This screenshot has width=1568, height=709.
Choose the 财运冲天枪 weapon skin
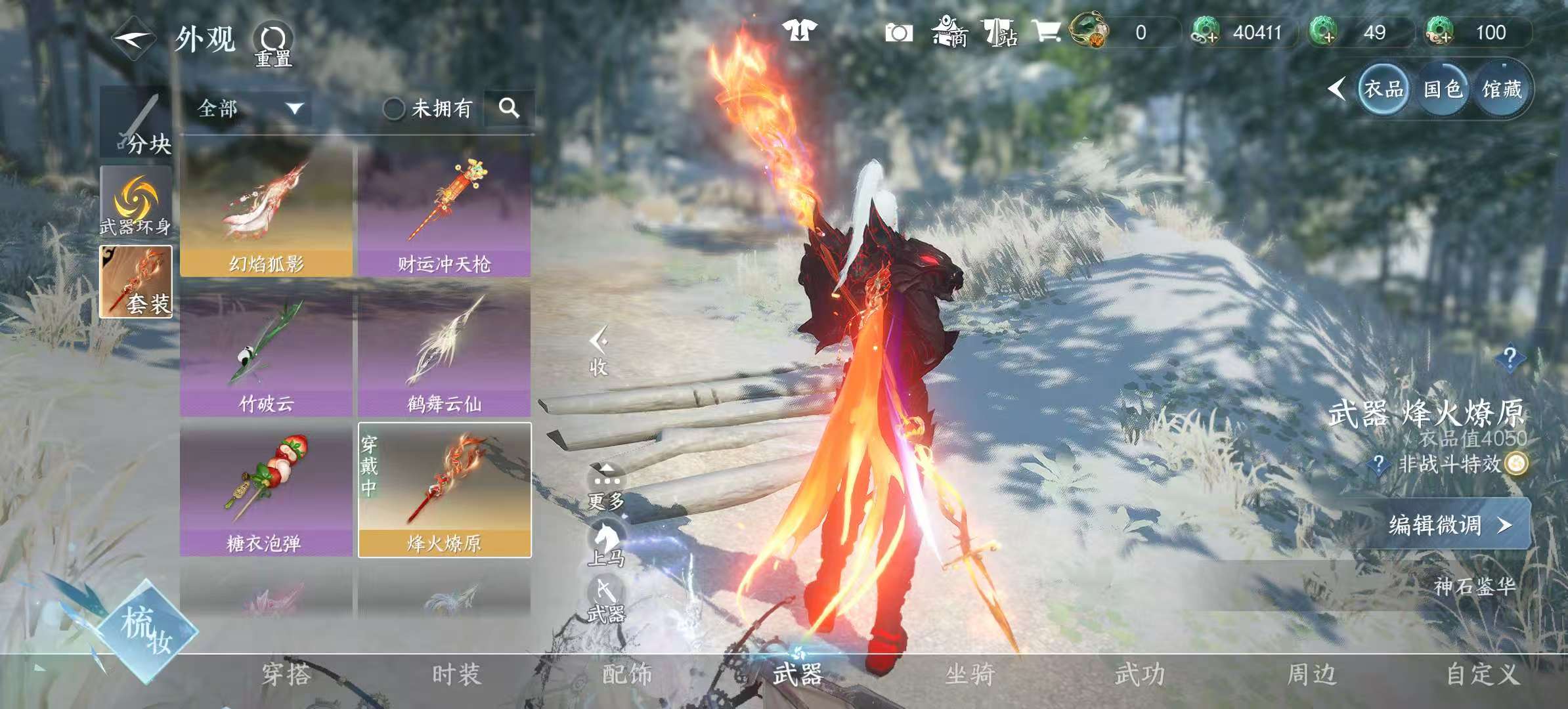445,211
